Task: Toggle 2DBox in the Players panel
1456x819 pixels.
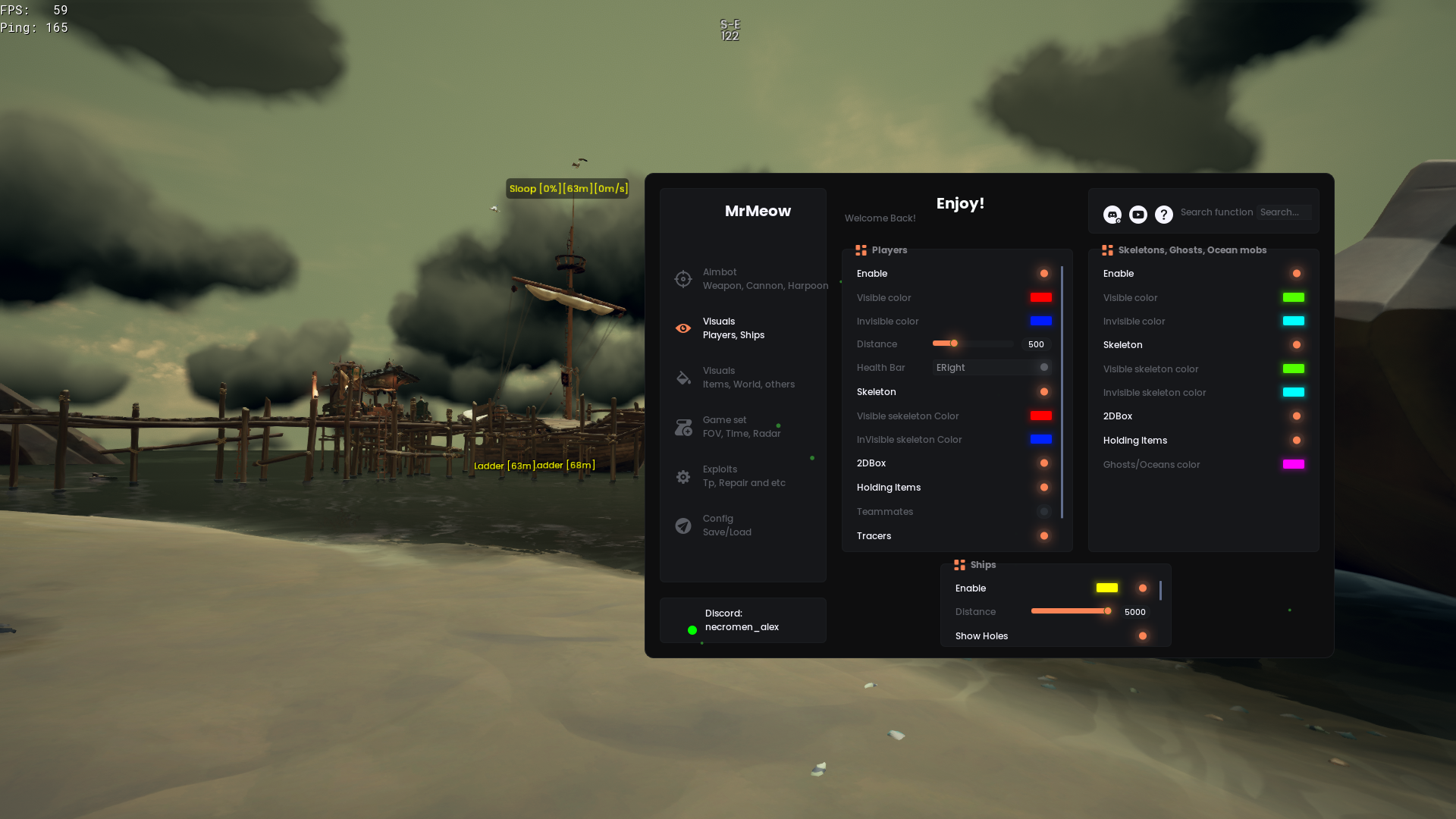Action: tap(1044, 463)
